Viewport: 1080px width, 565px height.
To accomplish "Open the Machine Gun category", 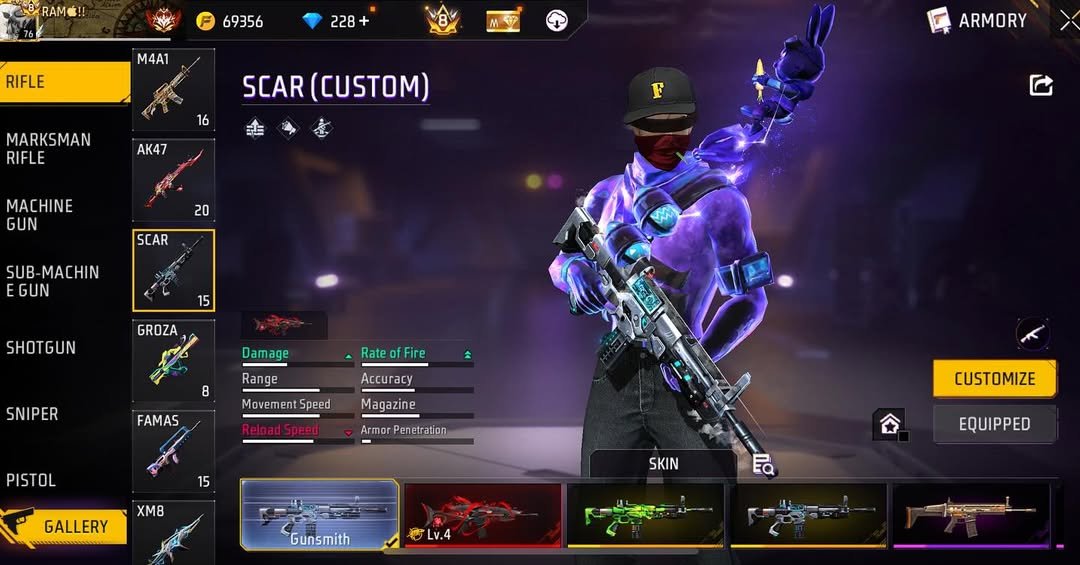I will pyautogui.click(x=42, y=215).
